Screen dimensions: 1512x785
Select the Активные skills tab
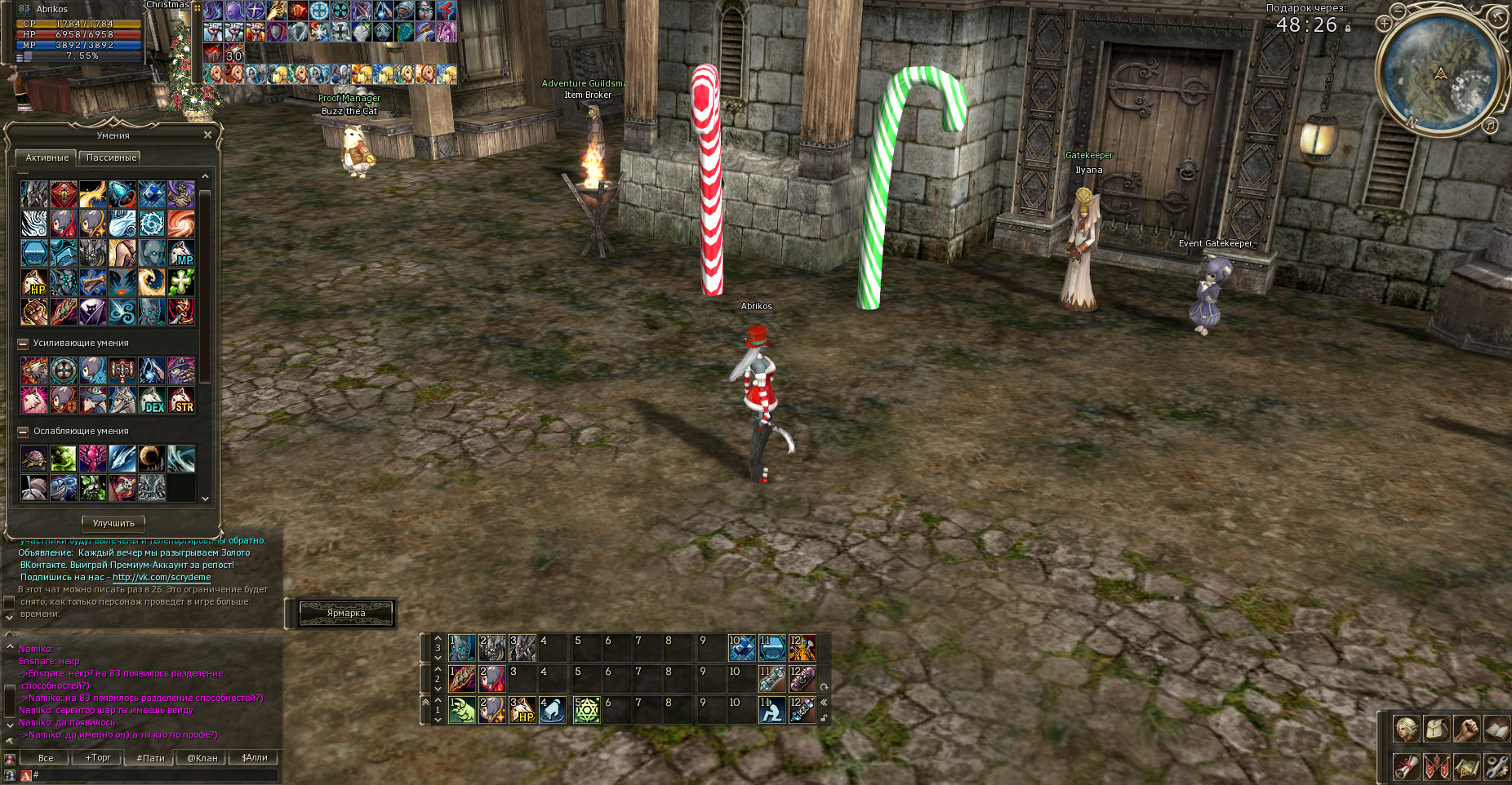(47, 157)
